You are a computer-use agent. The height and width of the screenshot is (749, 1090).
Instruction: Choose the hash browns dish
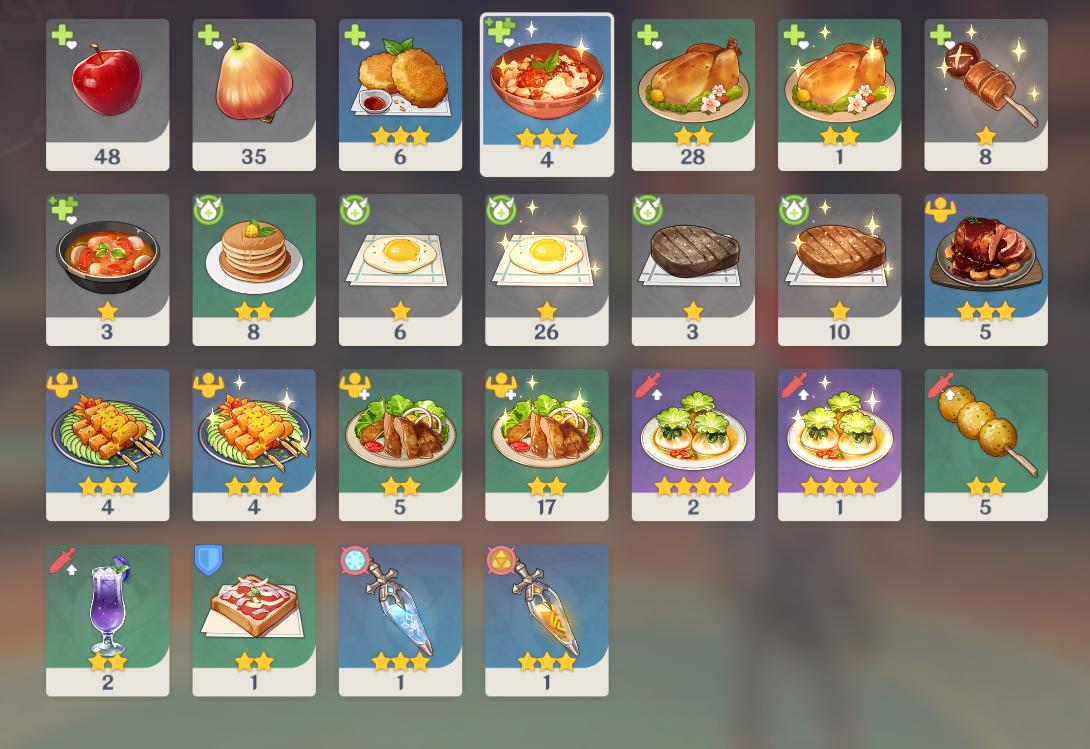tap(400, 94)
